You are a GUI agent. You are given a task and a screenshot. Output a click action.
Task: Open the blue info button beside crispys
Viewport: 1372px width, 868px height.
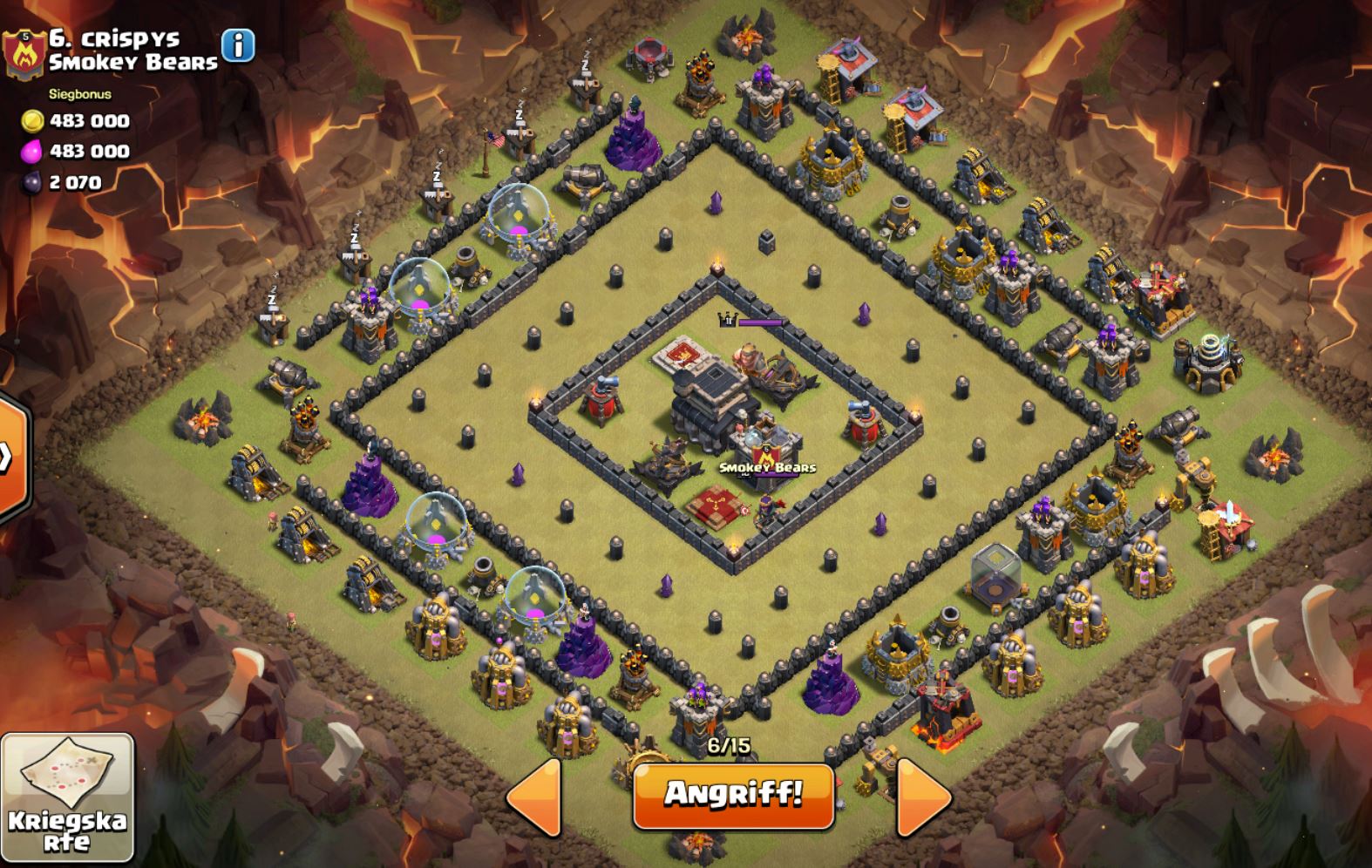tap(238, 45)
